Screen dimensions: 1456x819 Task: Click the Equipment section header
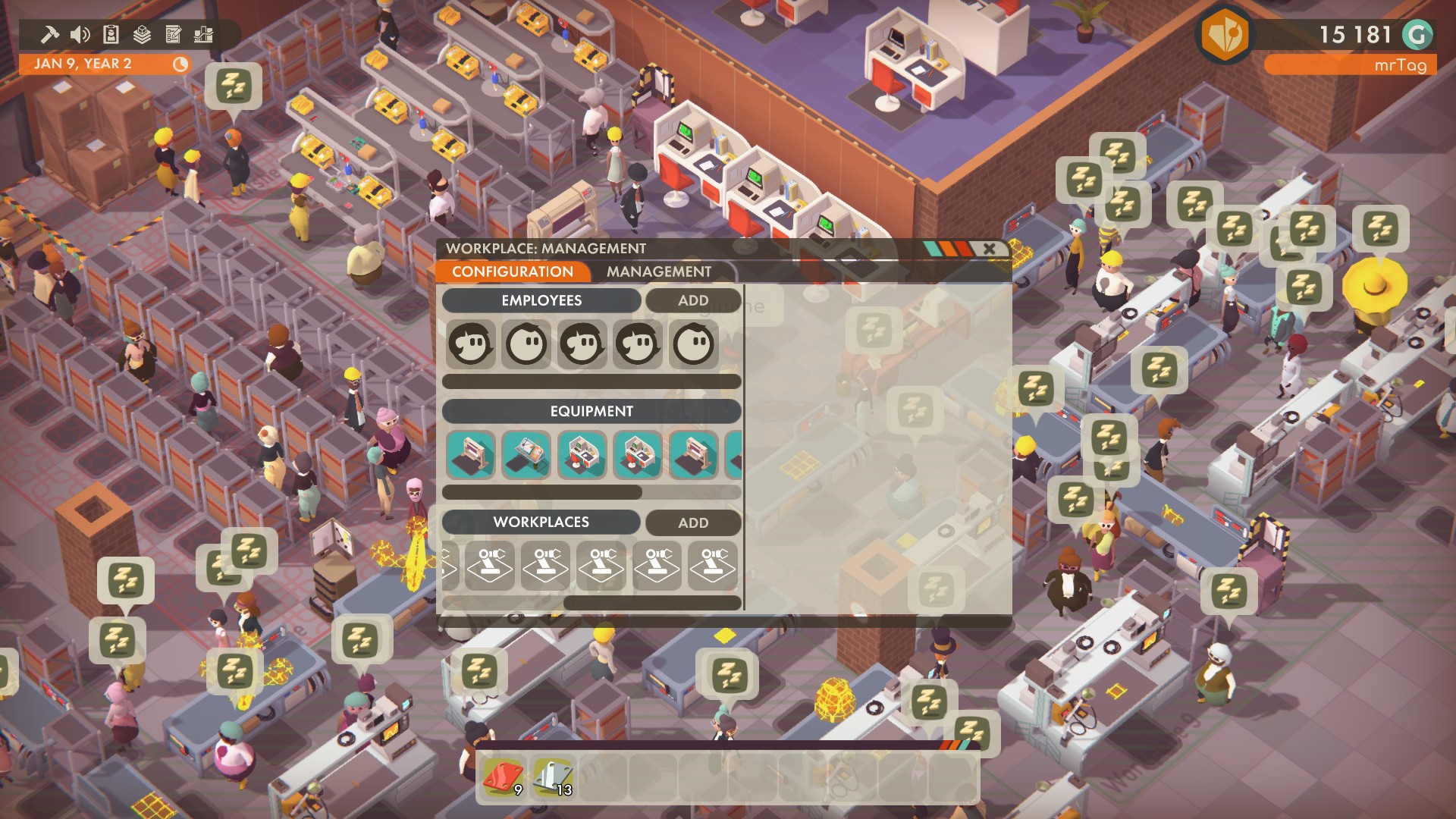point(592,411)
